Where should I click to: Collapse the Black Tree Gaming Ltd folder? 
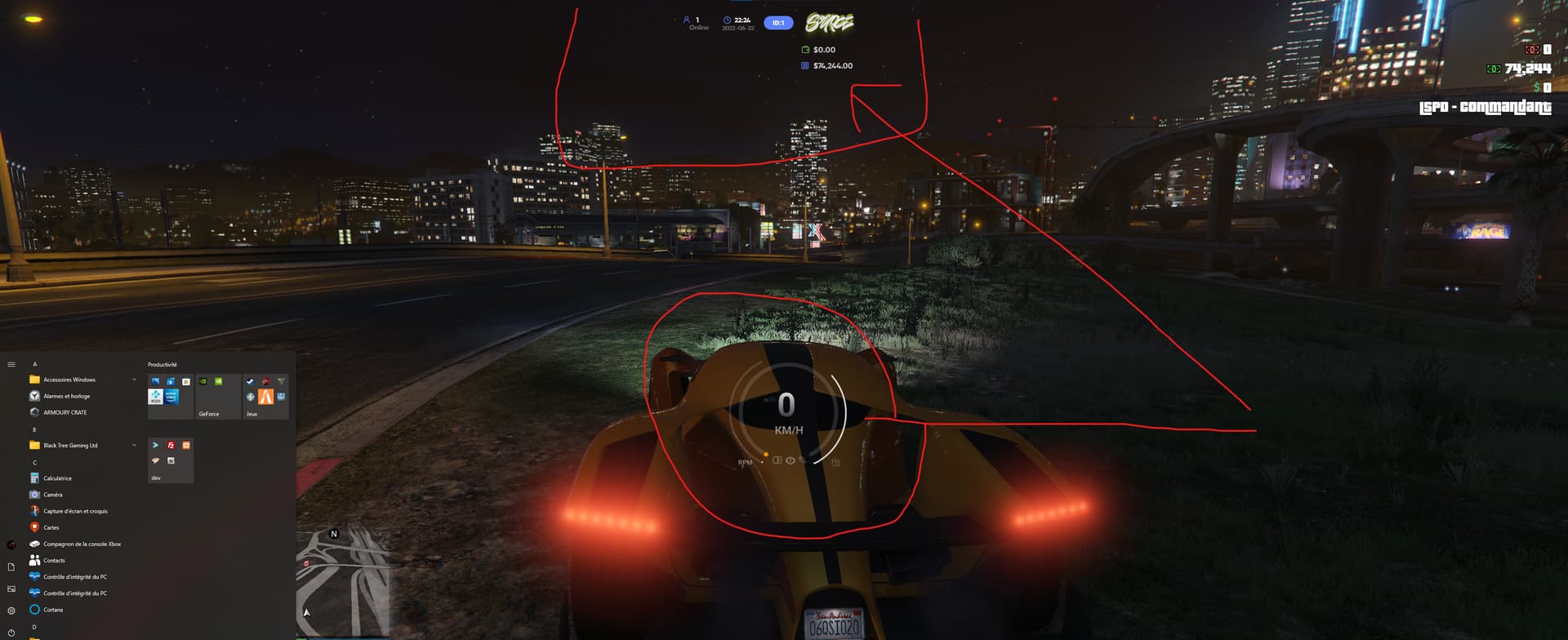133,445
